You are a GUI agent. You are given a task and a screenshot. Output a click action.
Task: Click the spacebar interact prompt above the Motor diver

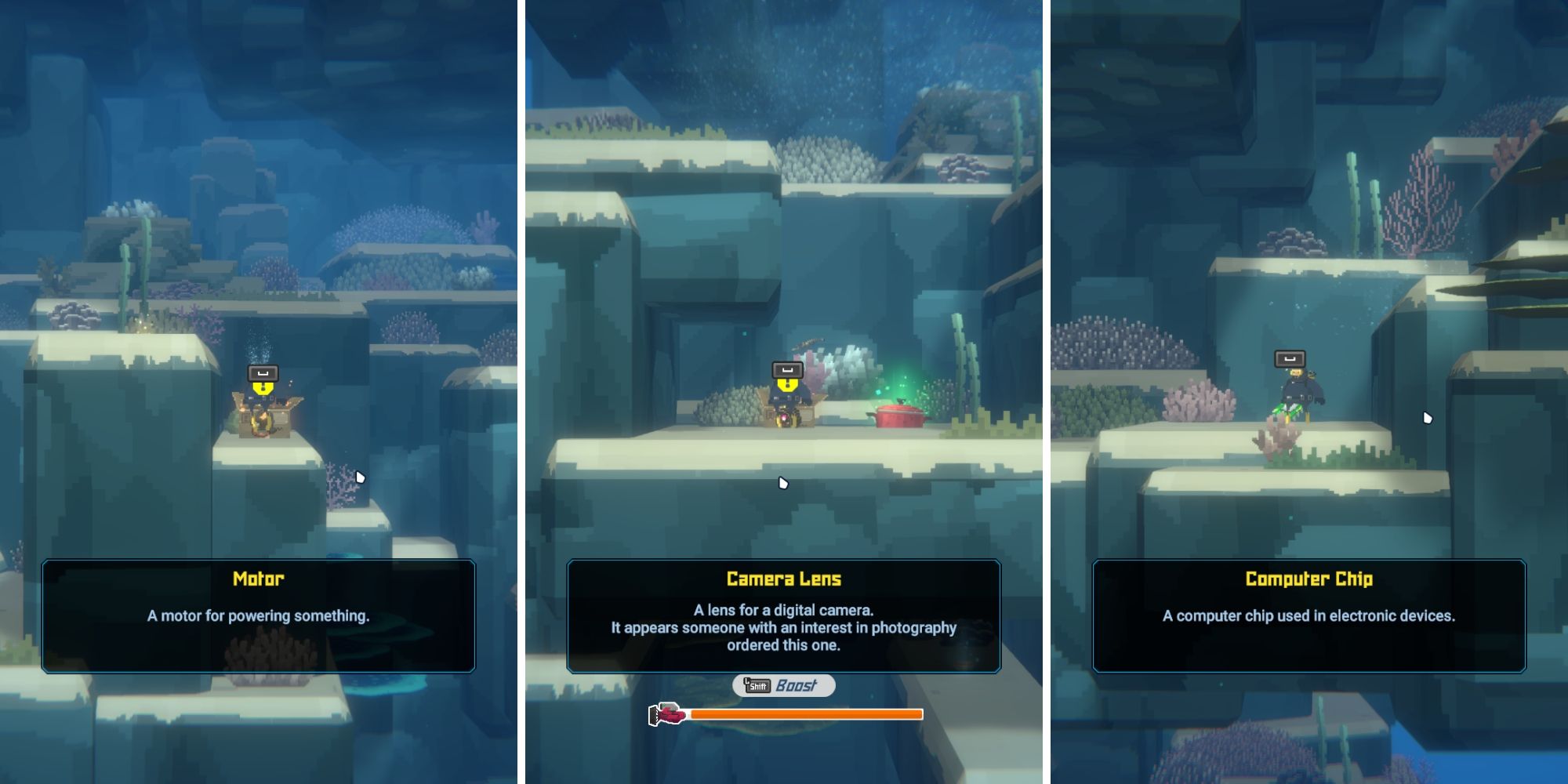[x=263, y=373]
